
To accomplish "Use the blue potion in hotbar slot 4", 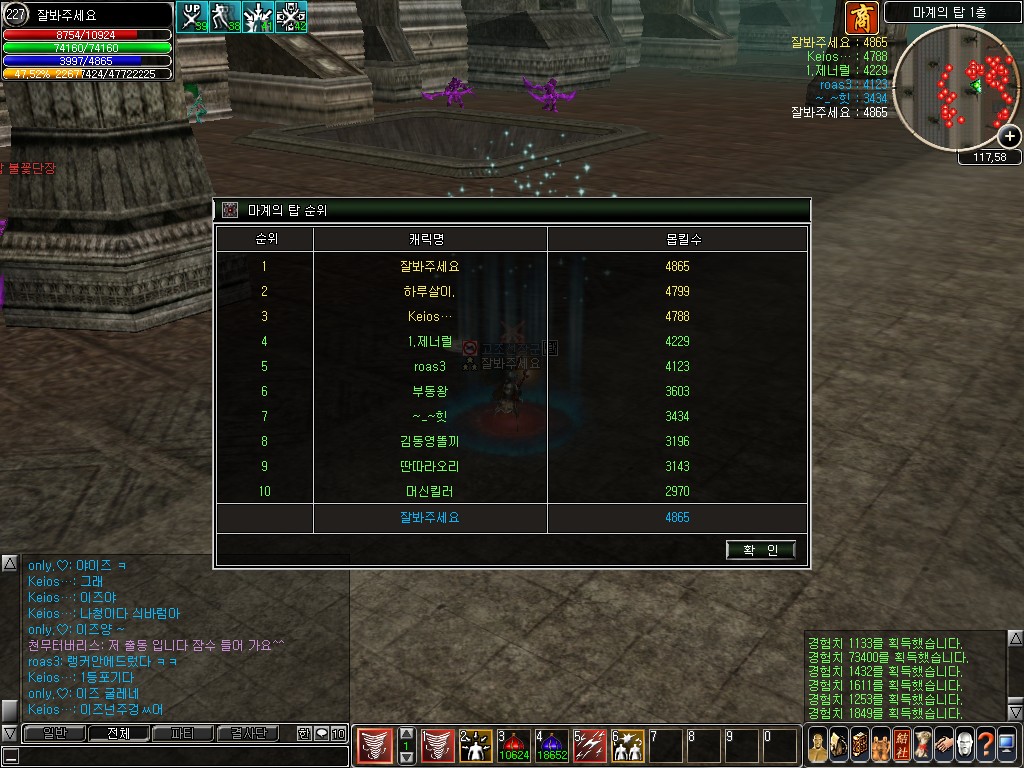I will click(552, 746).
